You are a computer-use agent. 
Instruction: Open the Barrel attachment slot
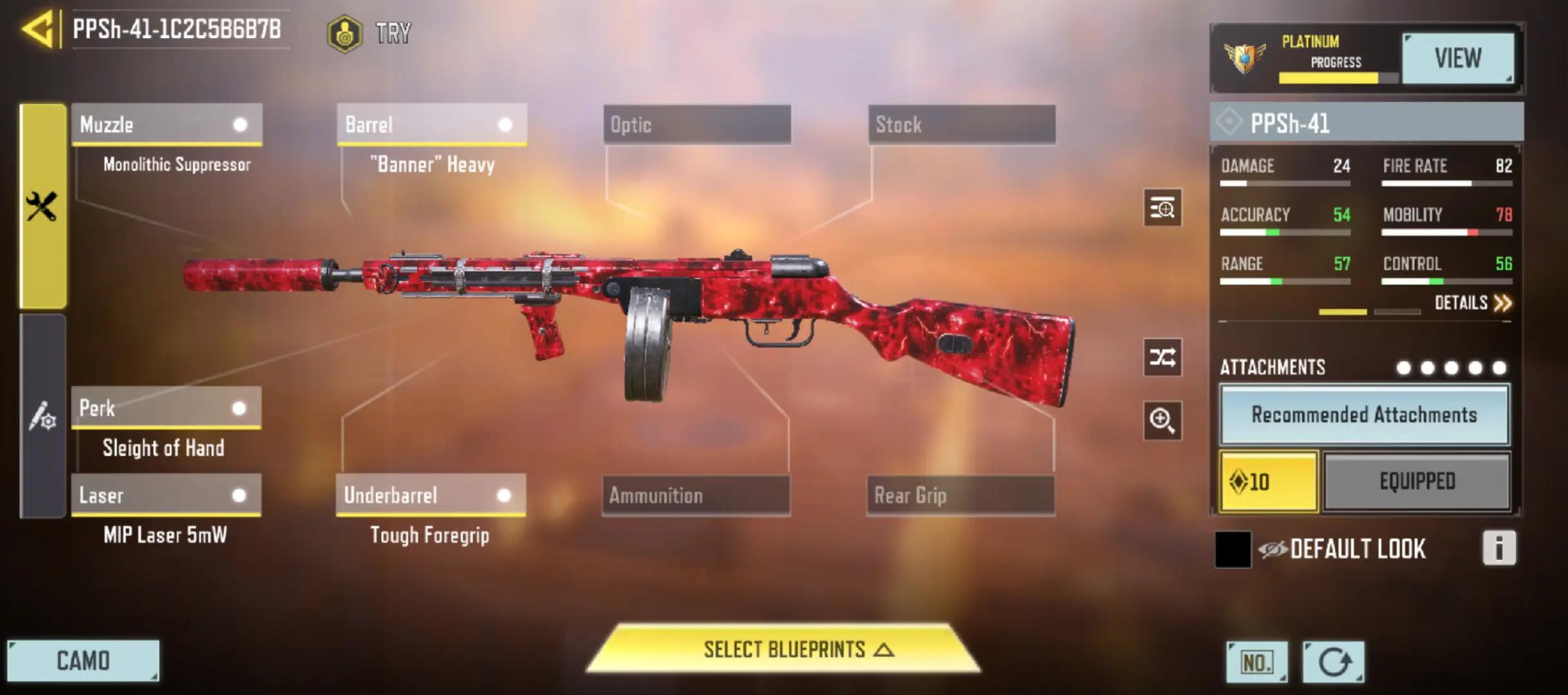[432, 124]
